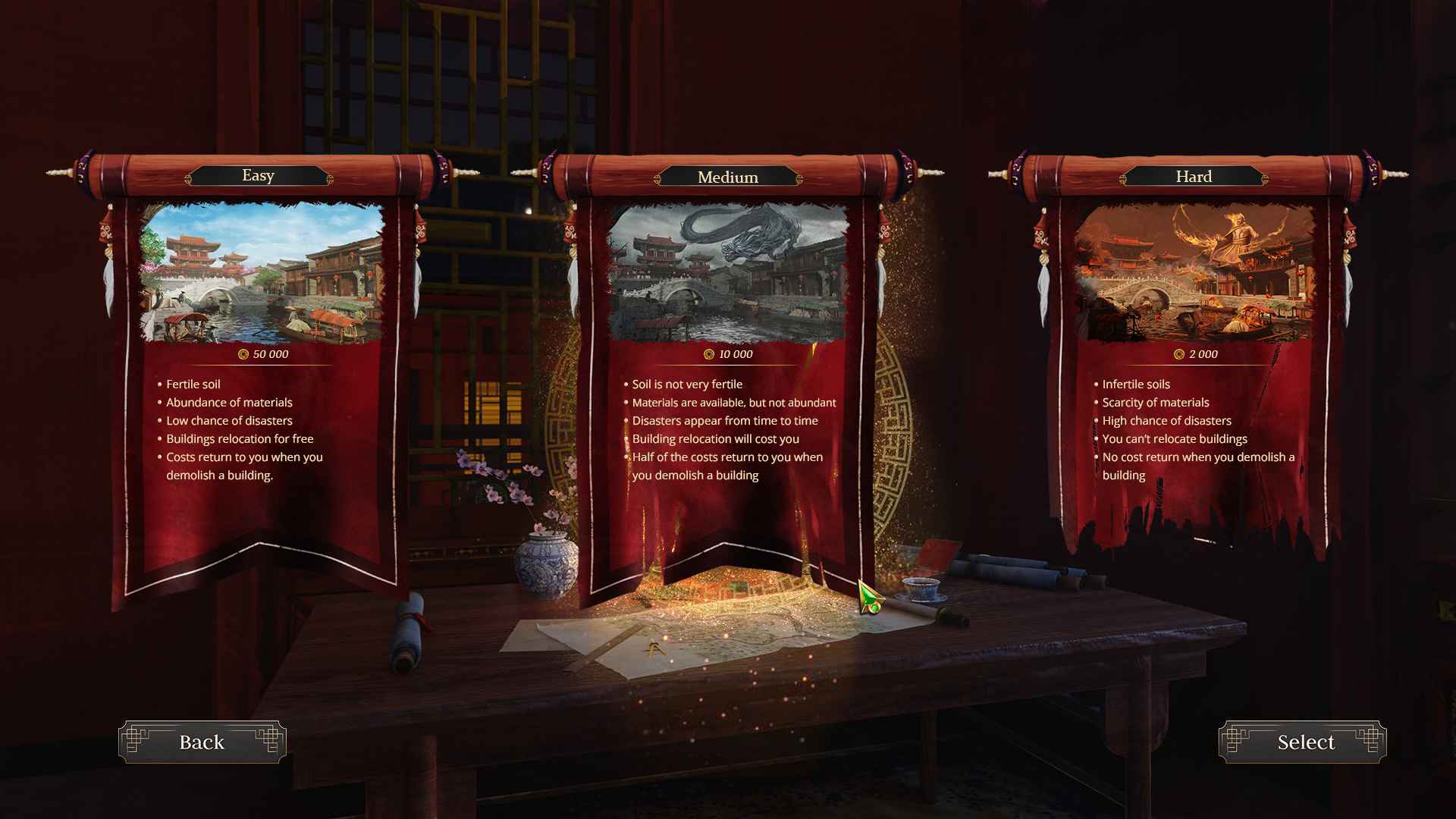Click the gold coin icon beside 10 000
1456x819 pixels.
pos(708,355)
